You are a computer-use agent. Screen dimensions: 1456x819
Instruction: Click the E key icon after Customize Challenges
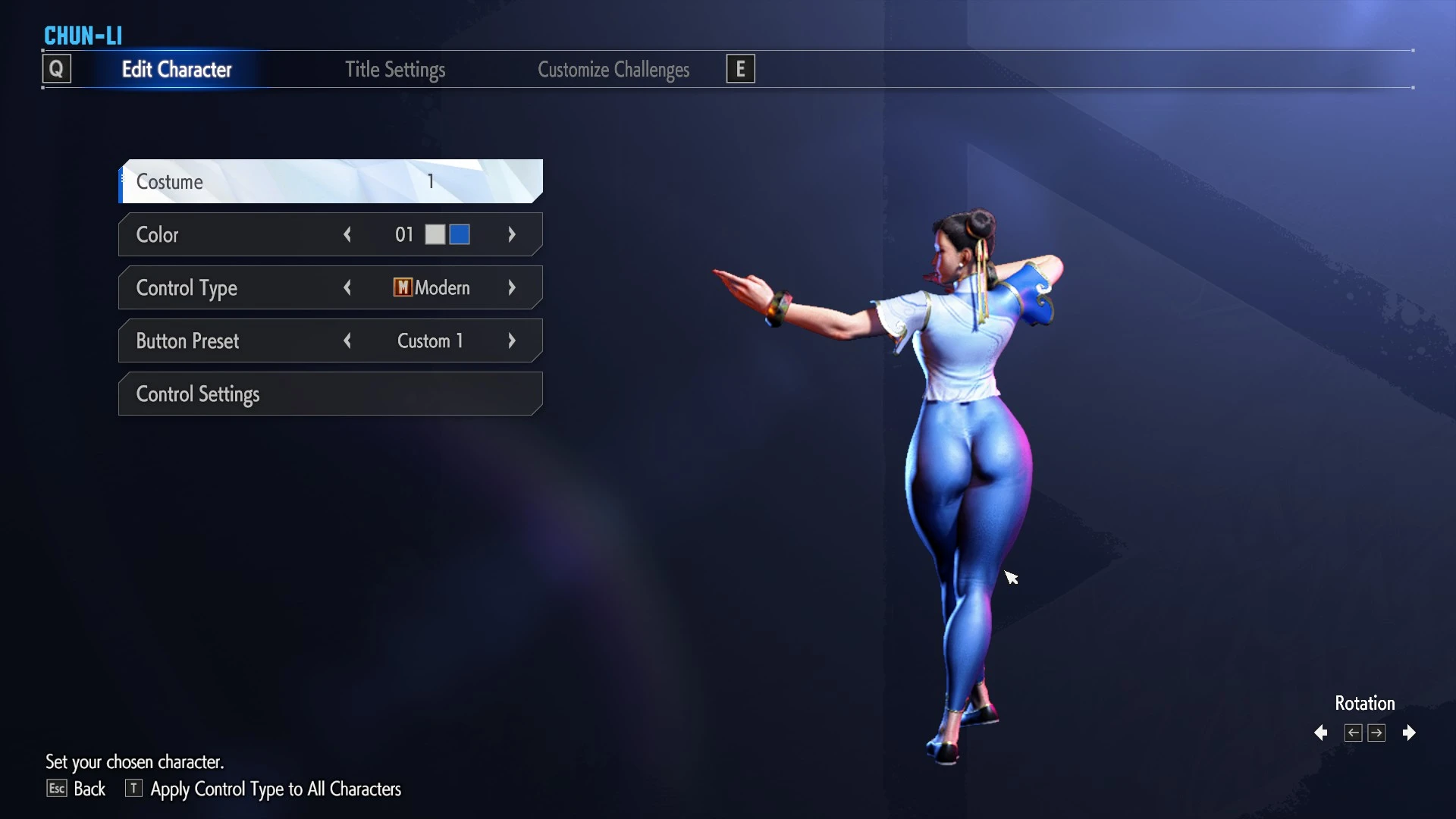(x=739, y=68)
